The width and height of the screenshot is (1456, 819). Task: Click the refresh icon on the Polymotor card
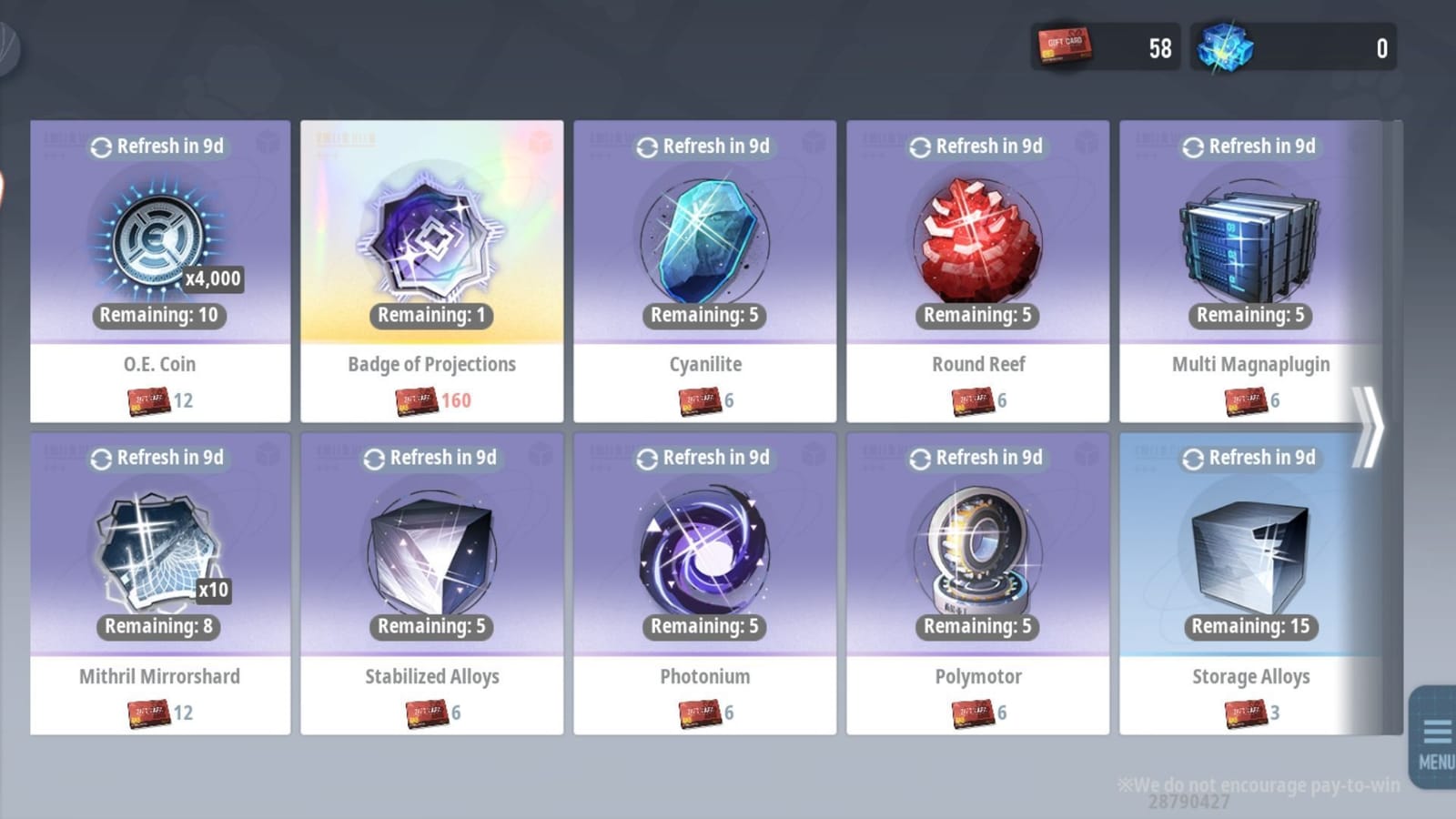(920, 458)
